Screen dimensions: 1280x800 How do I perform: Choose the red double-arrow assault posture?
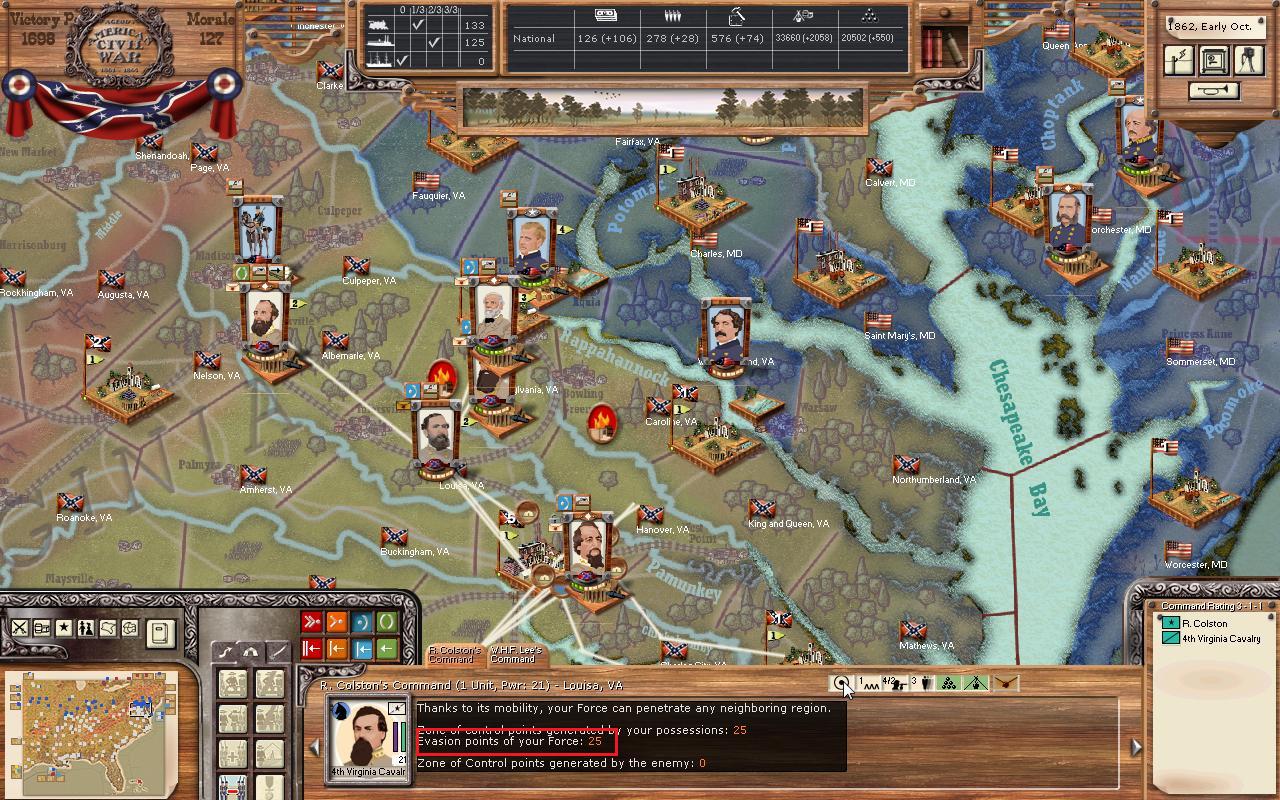pyautogui.click(x=311, y=623)
